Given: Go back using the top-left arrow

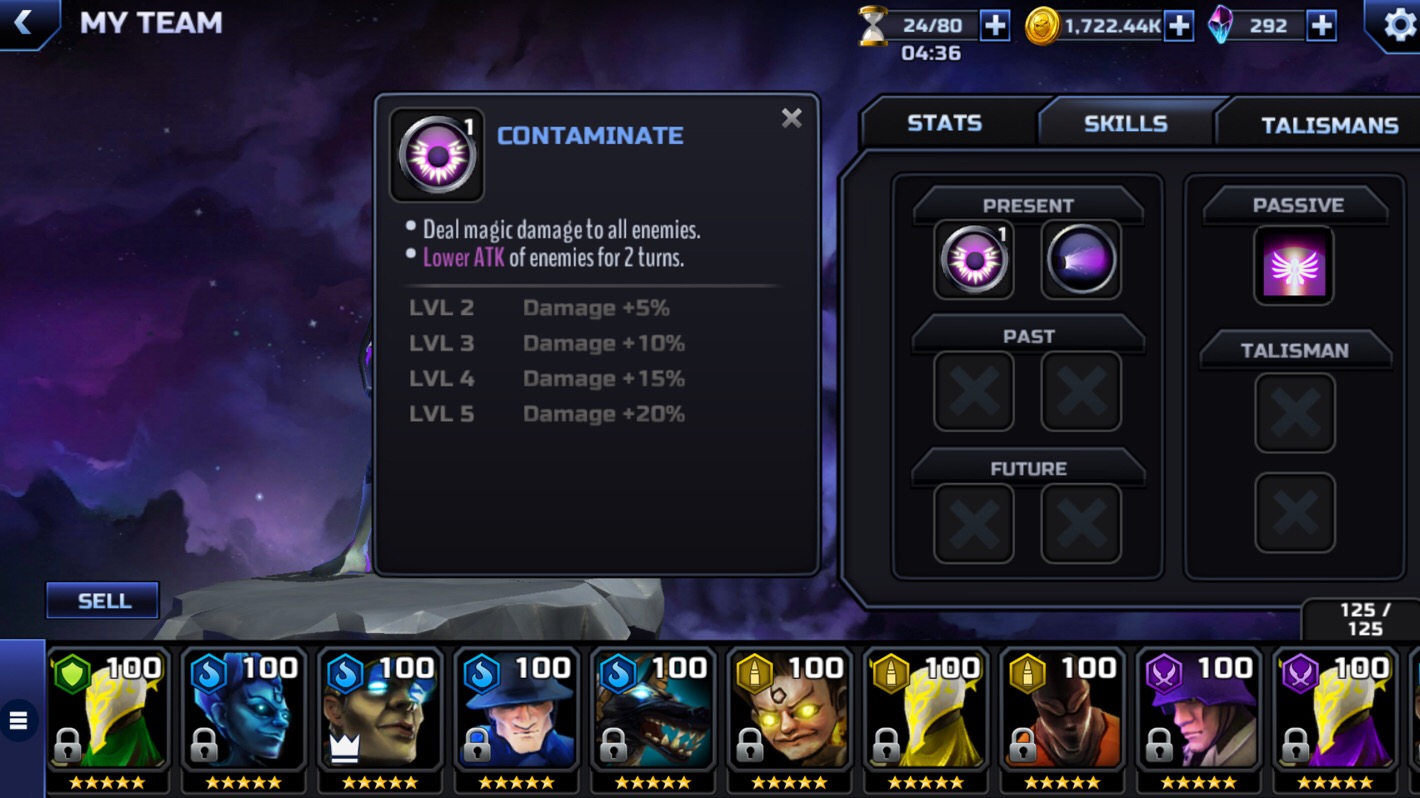Looking at the screenshot, I should pos(24,23).
